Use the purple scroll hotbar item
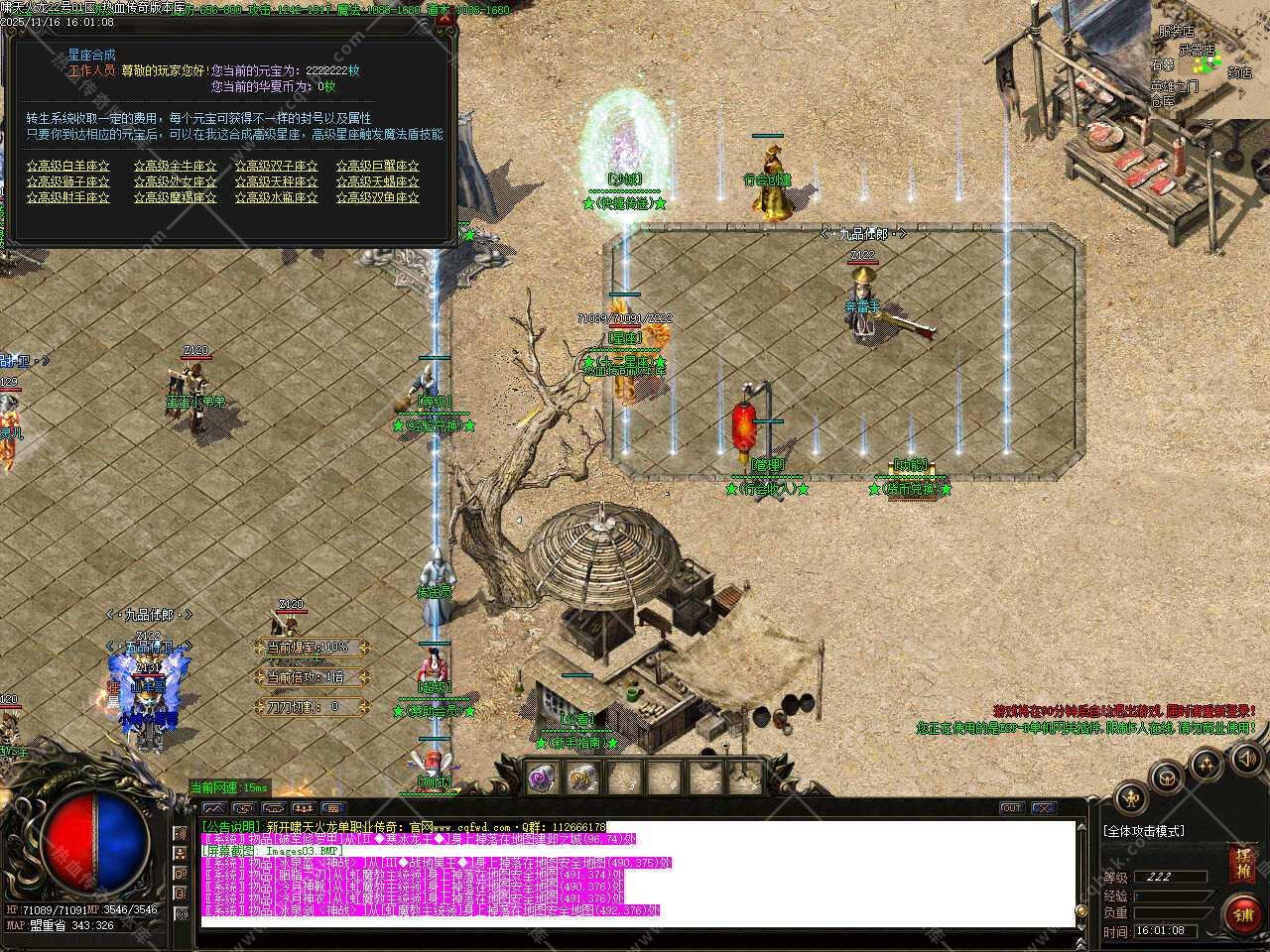The width and height of the screenshot is (1270, 952). point(543,778)
